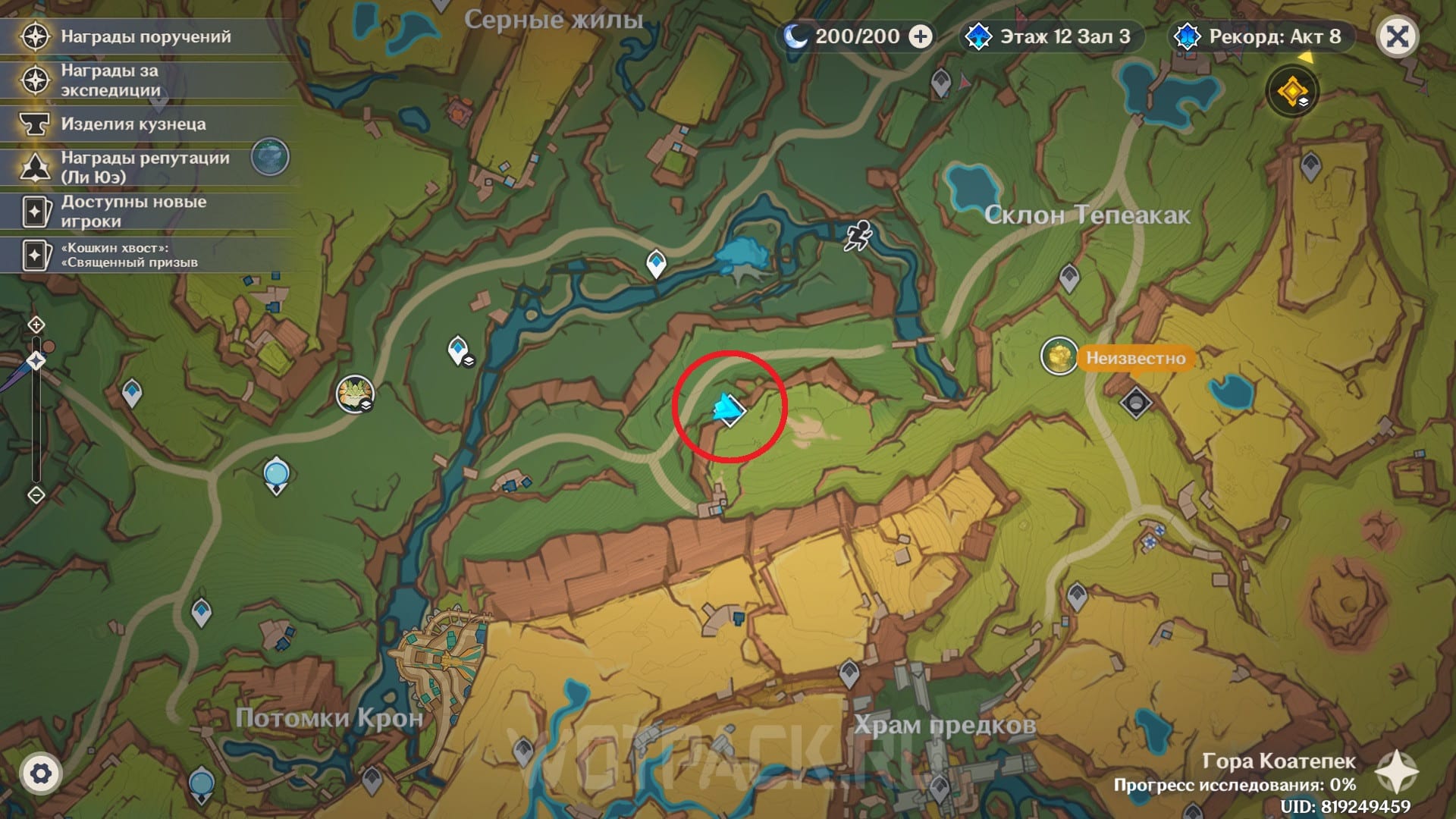The image size is (1456, 819).
Task: Open map settings gear icon
Action: tap(41, 773)
